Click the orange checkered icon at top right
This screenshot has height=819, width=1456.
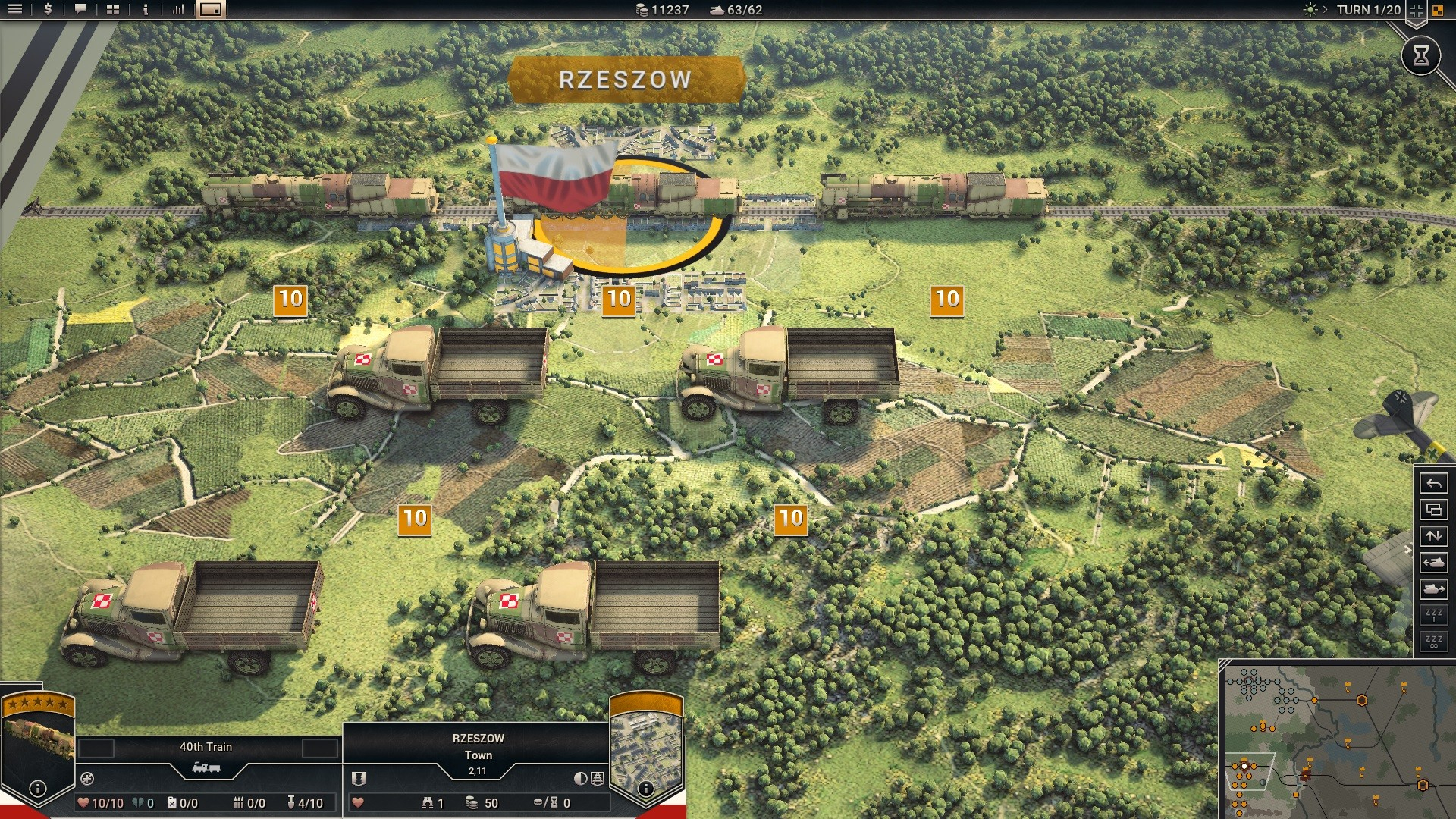(x=1437, y=11)
